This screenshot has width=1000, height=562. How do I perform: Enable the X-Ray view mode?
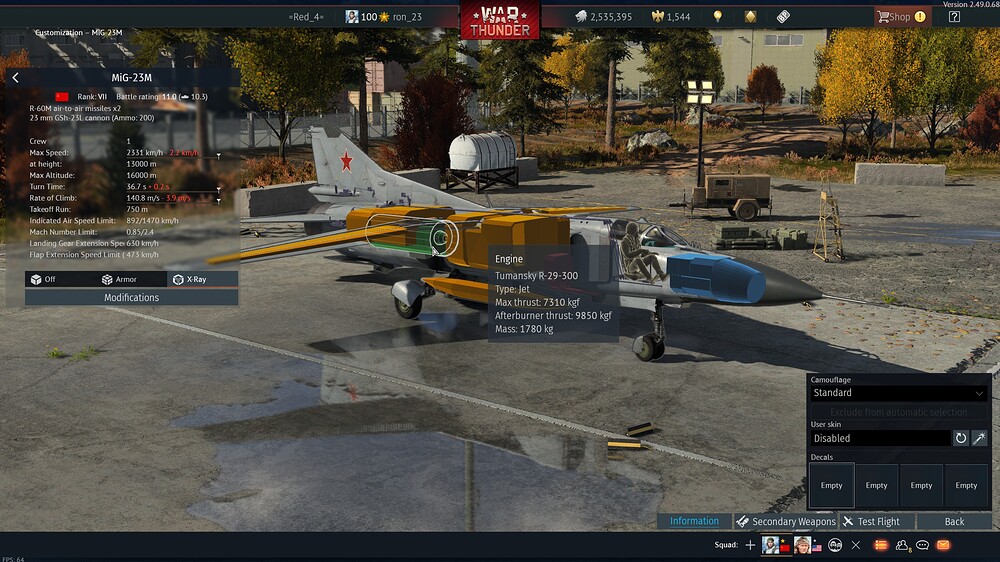pyautogui.click(x=190, y=279)
